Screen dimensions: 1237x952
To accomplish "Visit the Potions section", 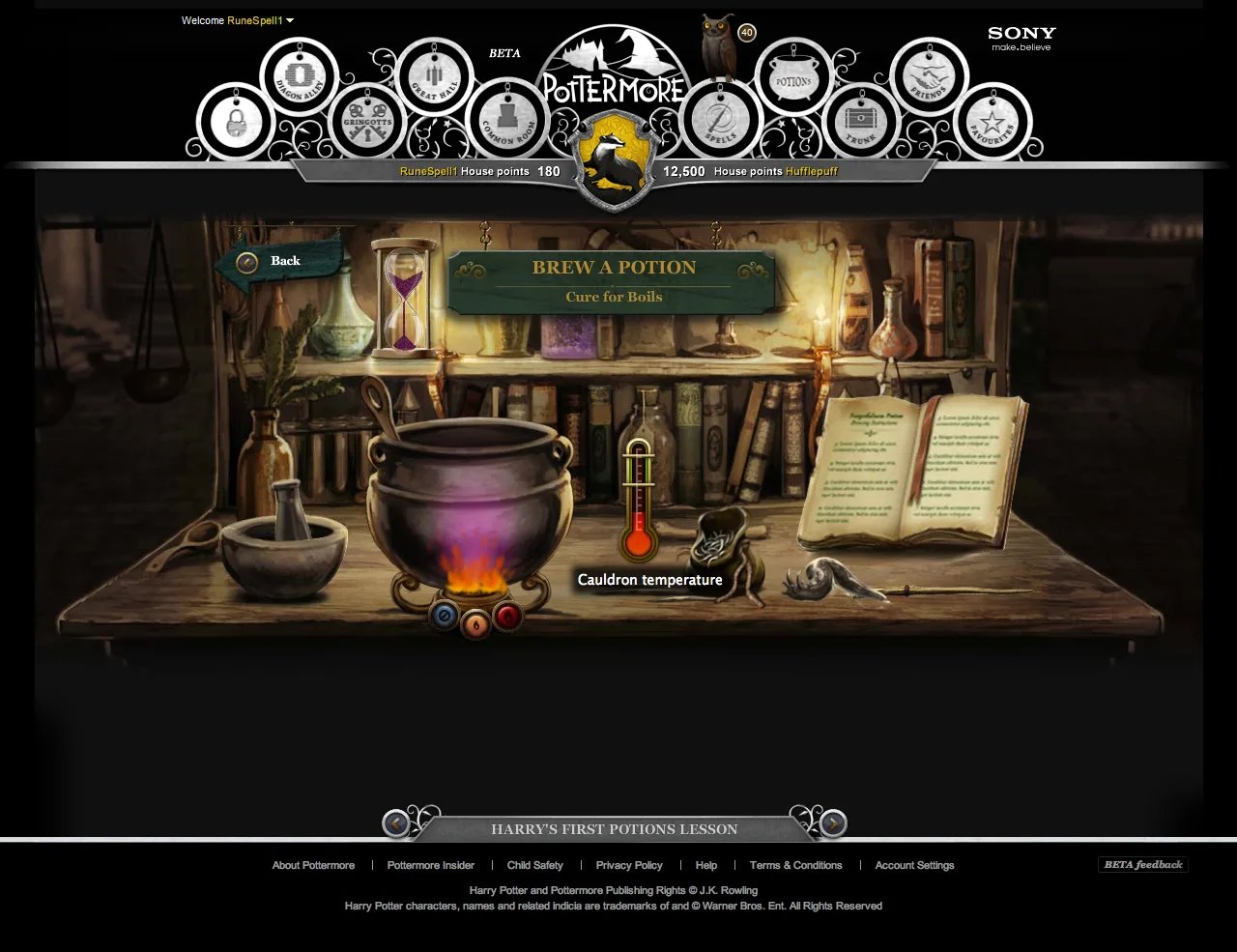I will point(792,78).
